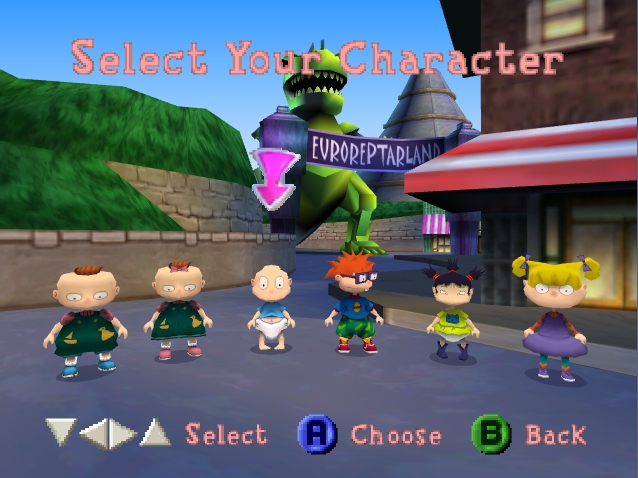The height and width of the screenshot is (478, 638).
Task: Pick Tommy, the bald baby in a diaper
Action: 268,308
